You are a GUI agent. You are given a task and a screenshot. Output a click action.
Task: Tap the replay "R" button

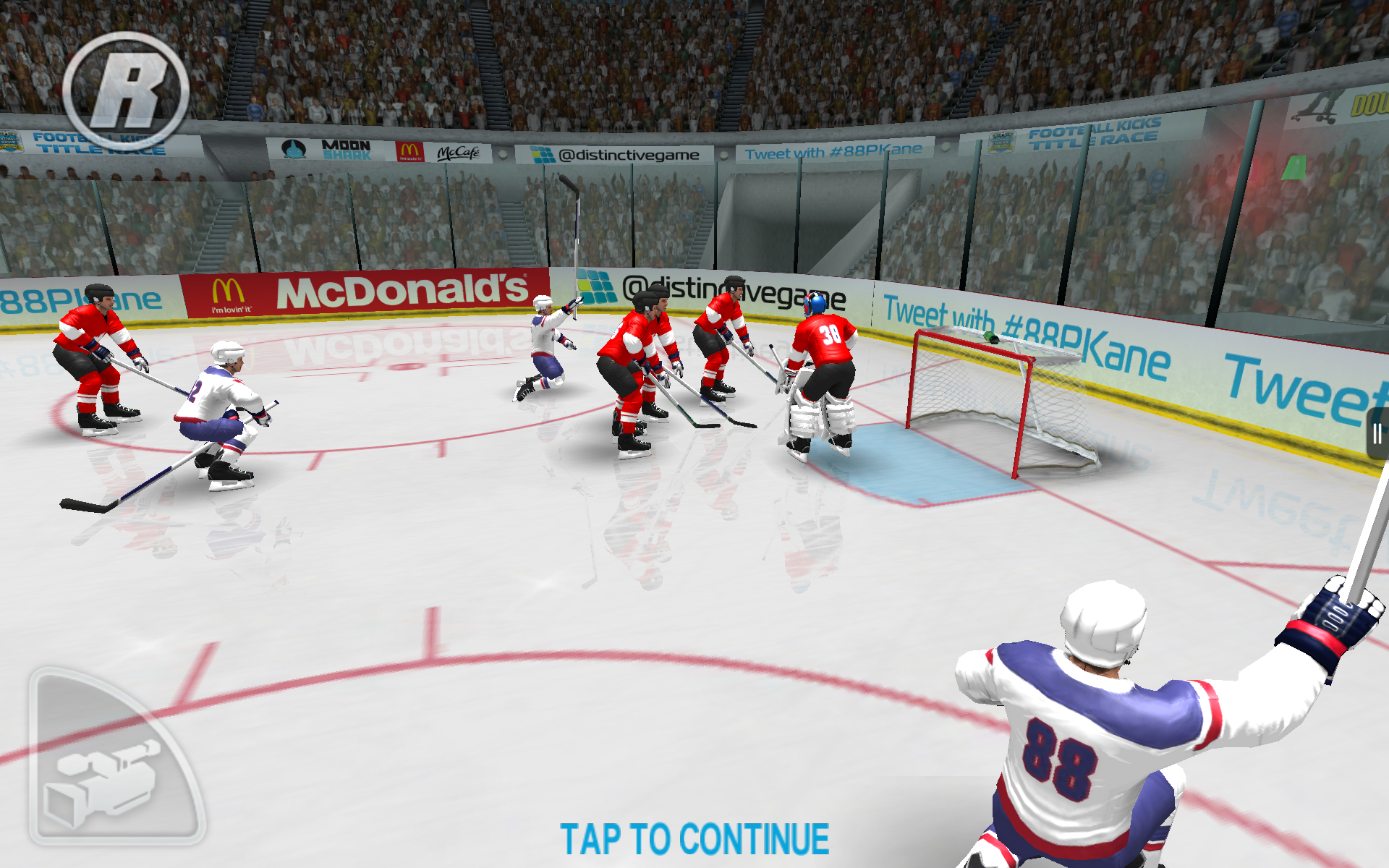(x=126, y=91)
